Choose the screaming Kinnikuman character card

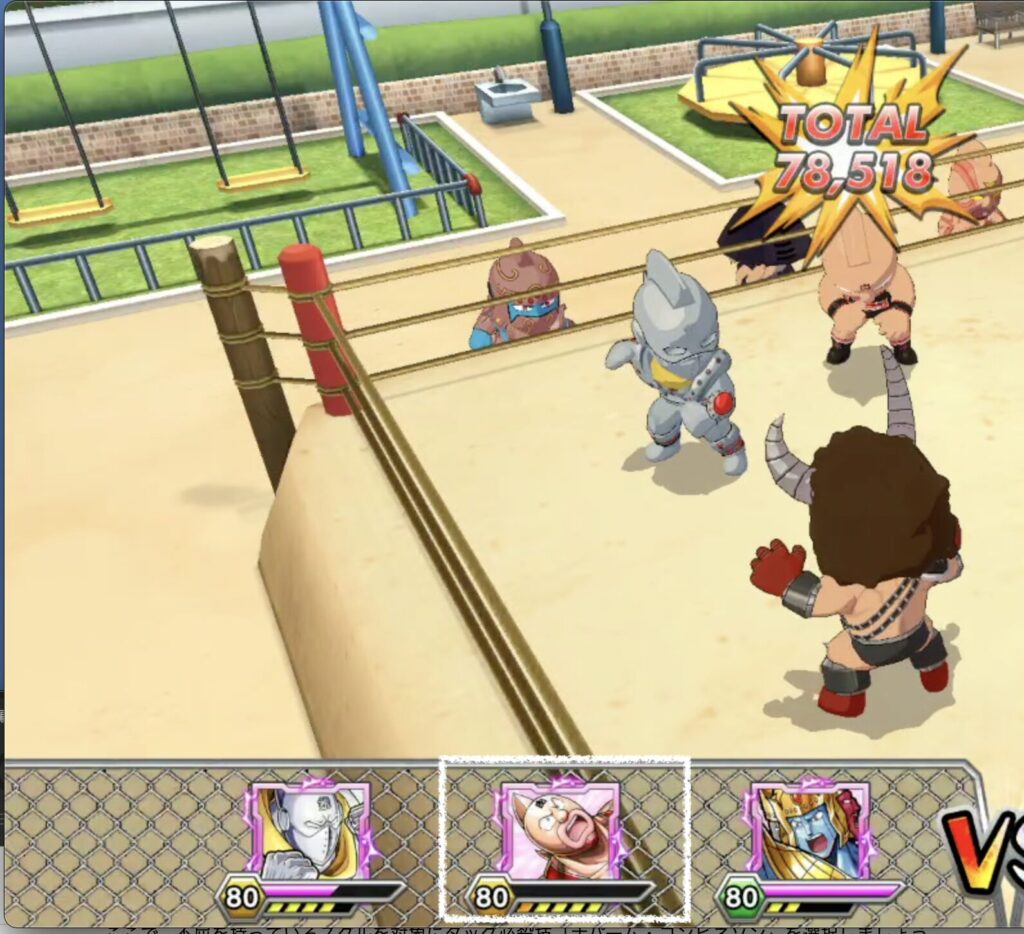pyautogui.click(x=556, y=832)
